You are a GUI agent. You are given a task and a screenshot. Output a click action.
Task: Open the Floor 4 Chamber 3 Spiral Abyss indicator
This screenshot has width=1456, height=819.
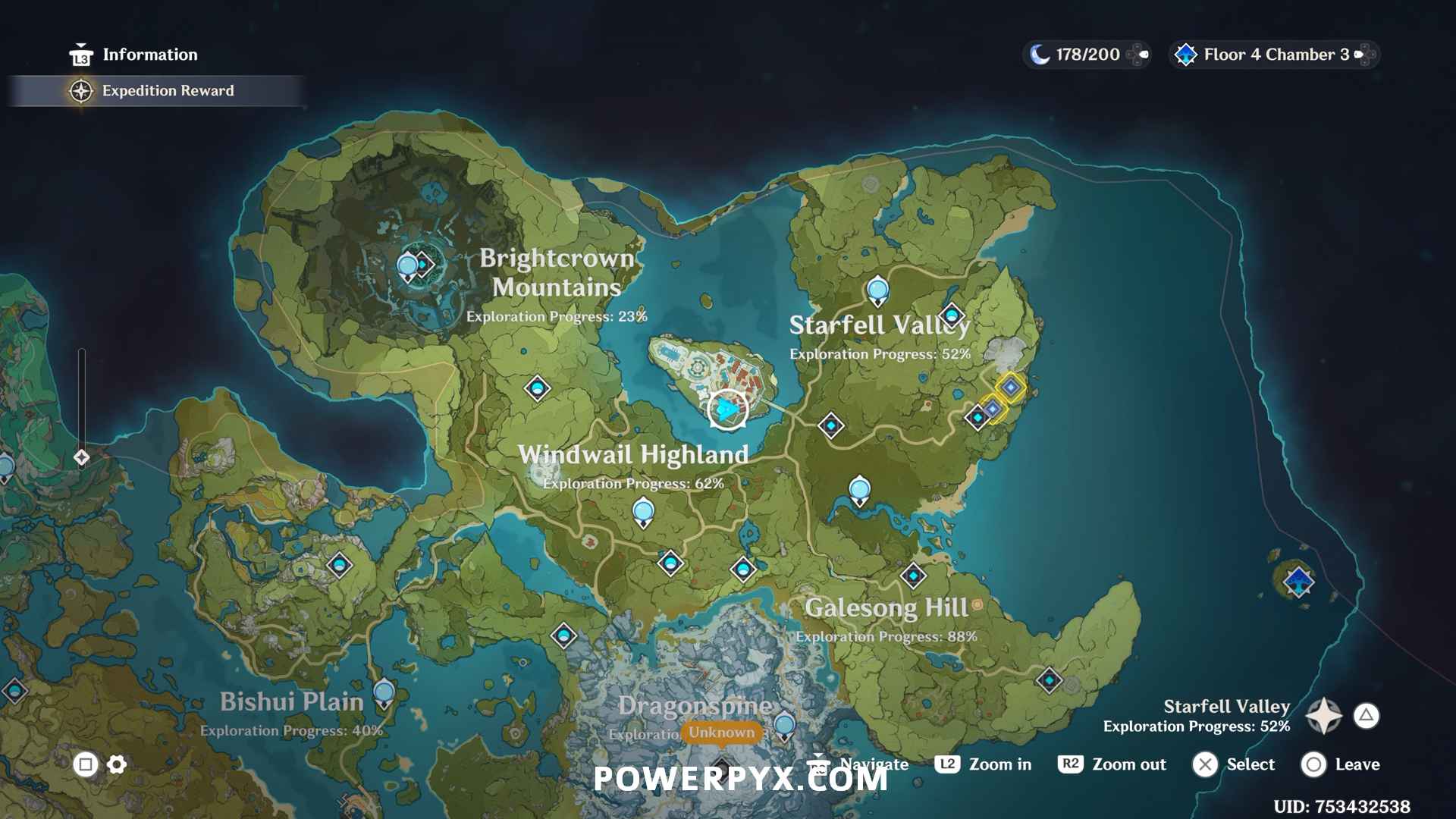tap(1274, 55)
